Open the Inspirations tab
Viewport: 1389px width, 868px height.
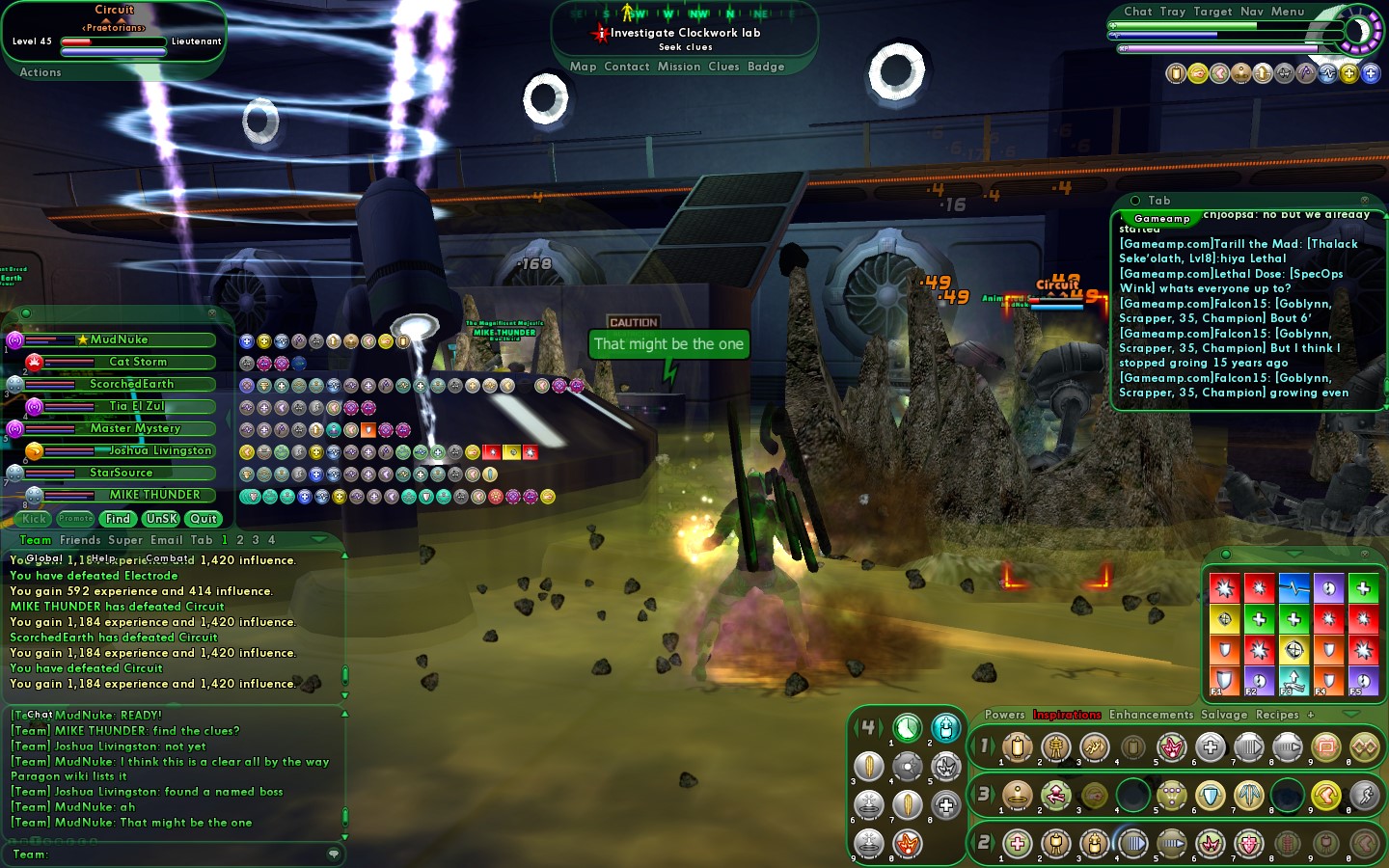[x=1067, y=715]
